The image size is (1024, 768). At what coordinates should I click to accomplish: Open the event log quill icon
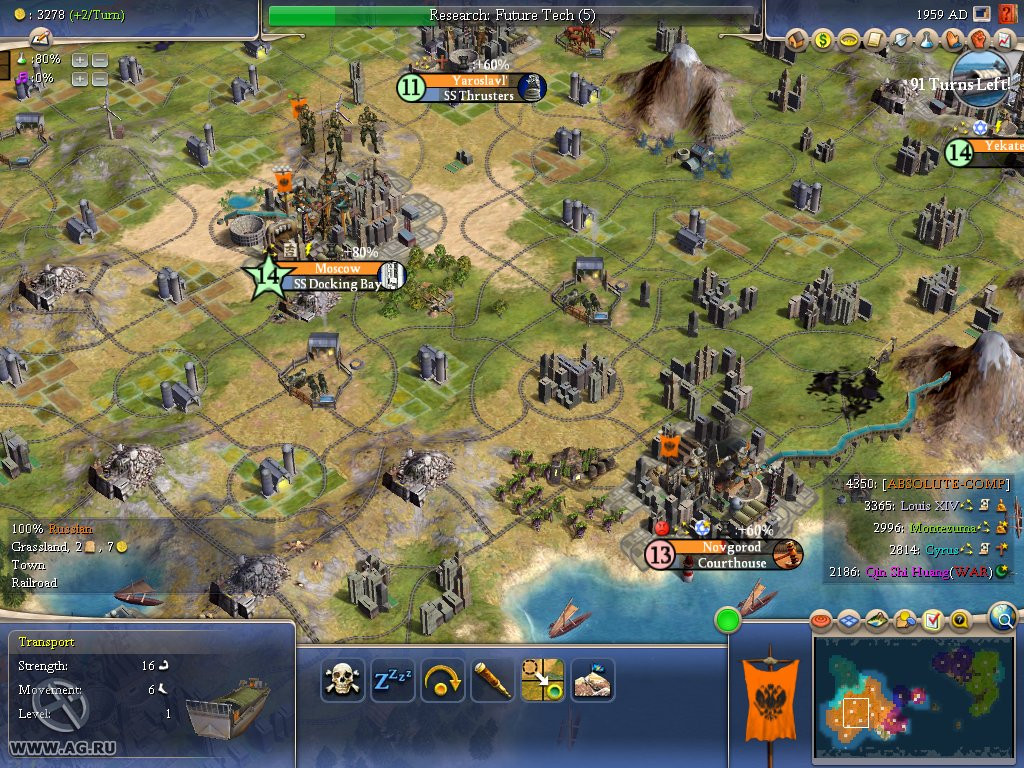pos(40,38)
